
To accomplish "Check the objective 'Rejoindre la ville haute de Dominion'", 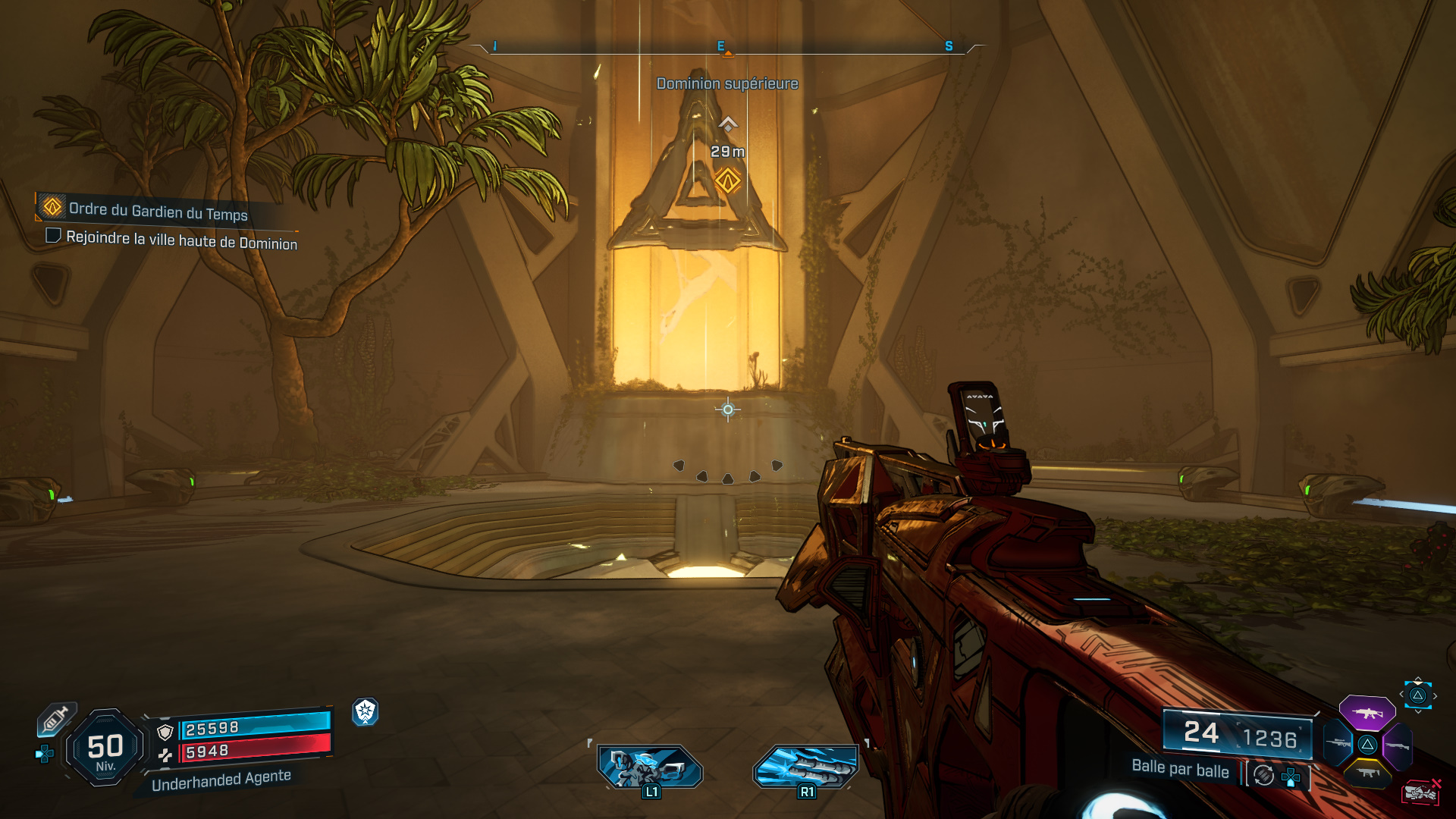I will [52, 237].
